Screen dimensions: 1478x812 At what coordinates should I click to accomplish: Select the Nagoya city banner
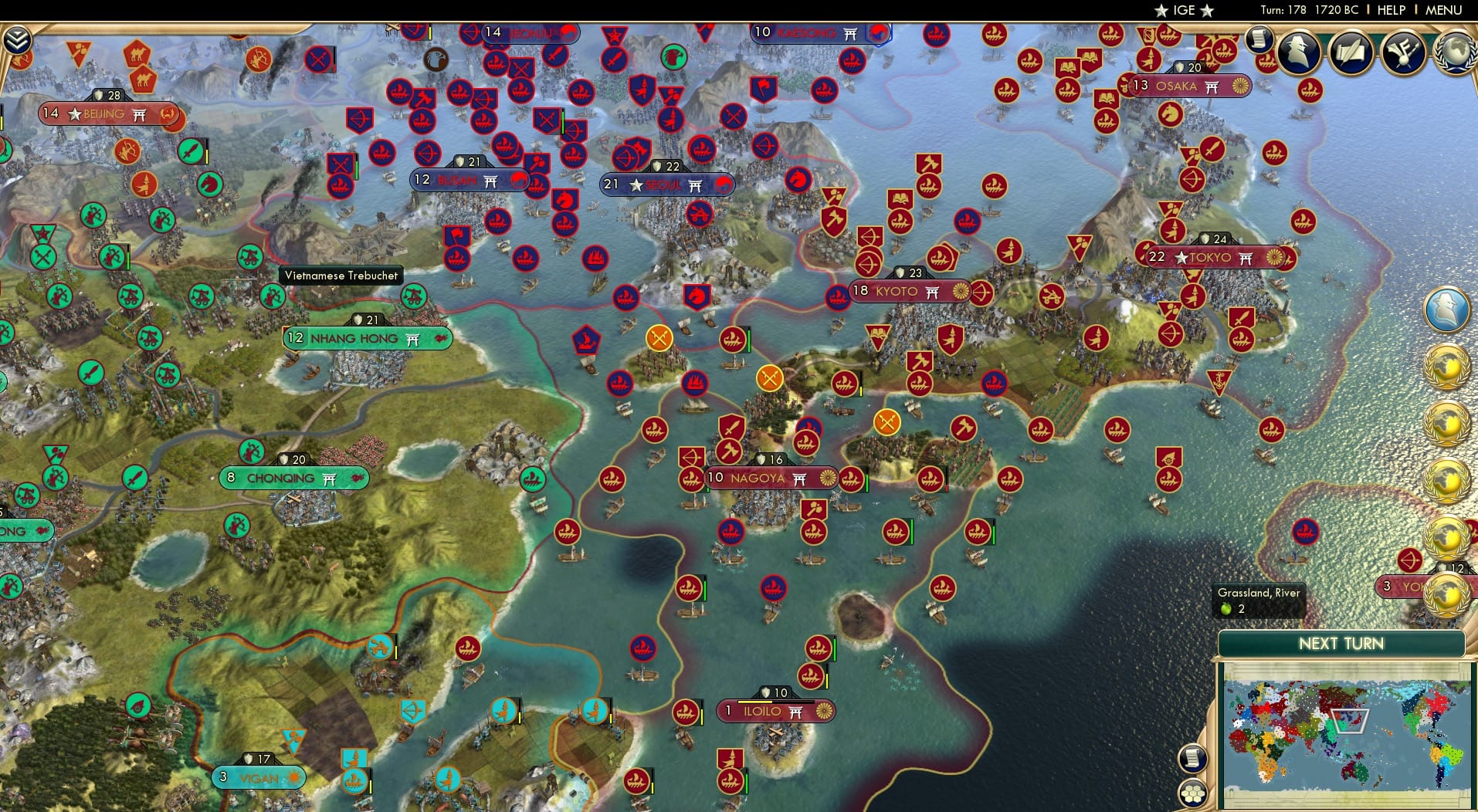[761, 479]
